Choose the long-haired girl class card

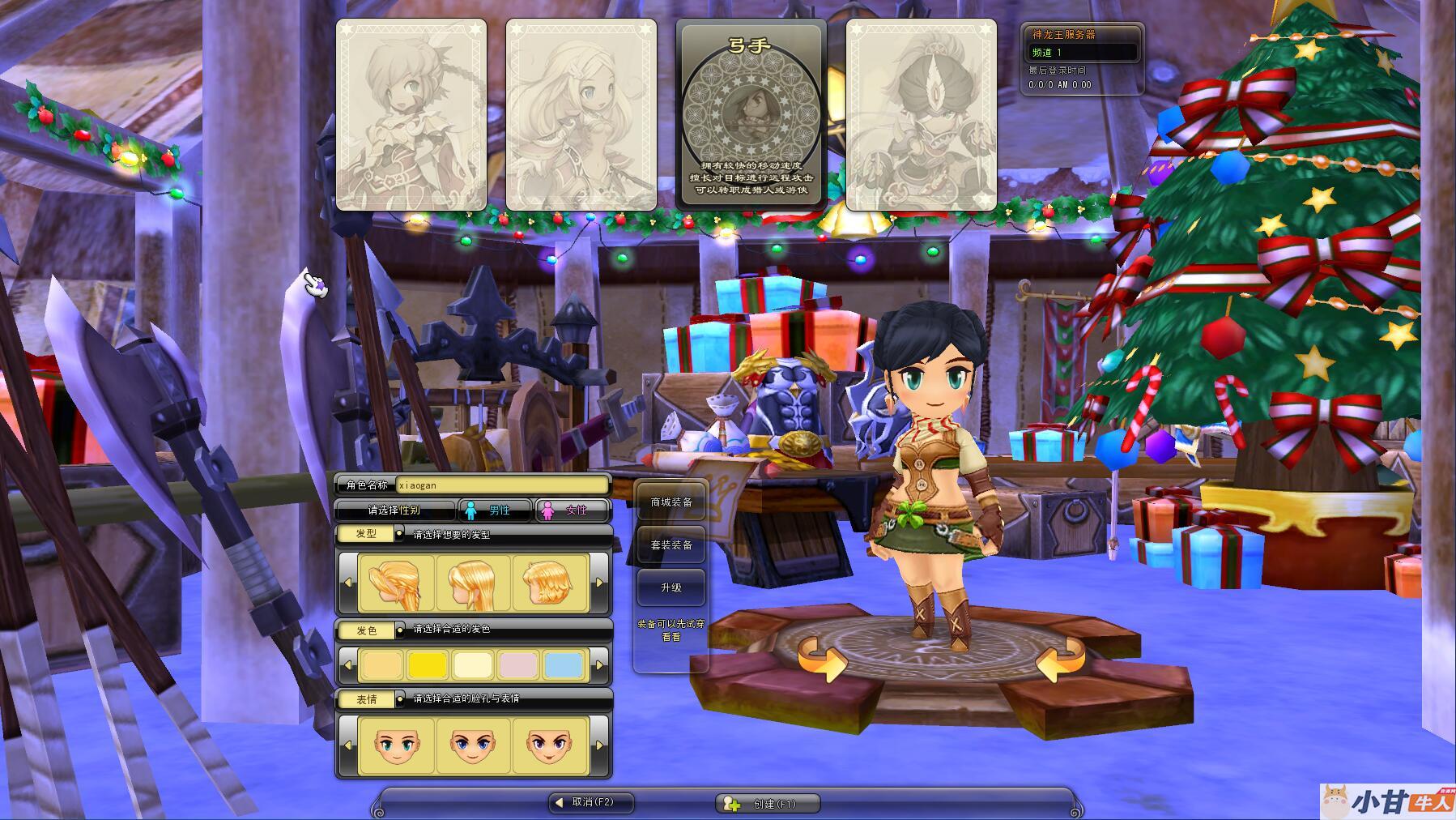[x=581, y=115]
